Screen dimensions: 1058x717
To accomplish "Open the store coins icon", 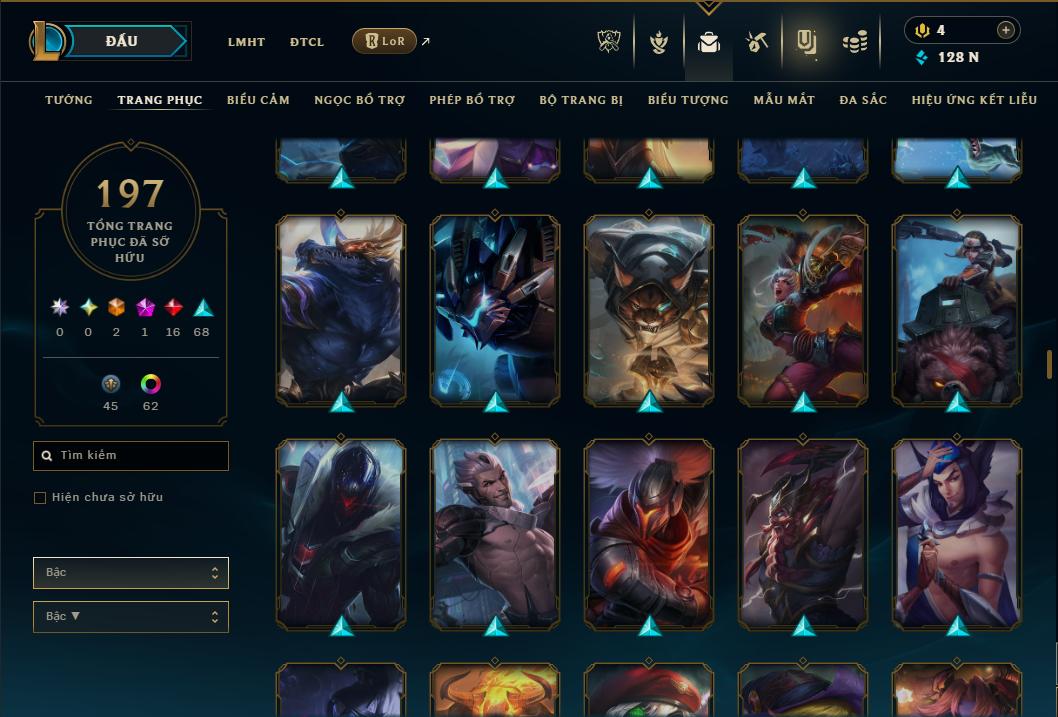I will pyautogui.click(x=854, y=42).
